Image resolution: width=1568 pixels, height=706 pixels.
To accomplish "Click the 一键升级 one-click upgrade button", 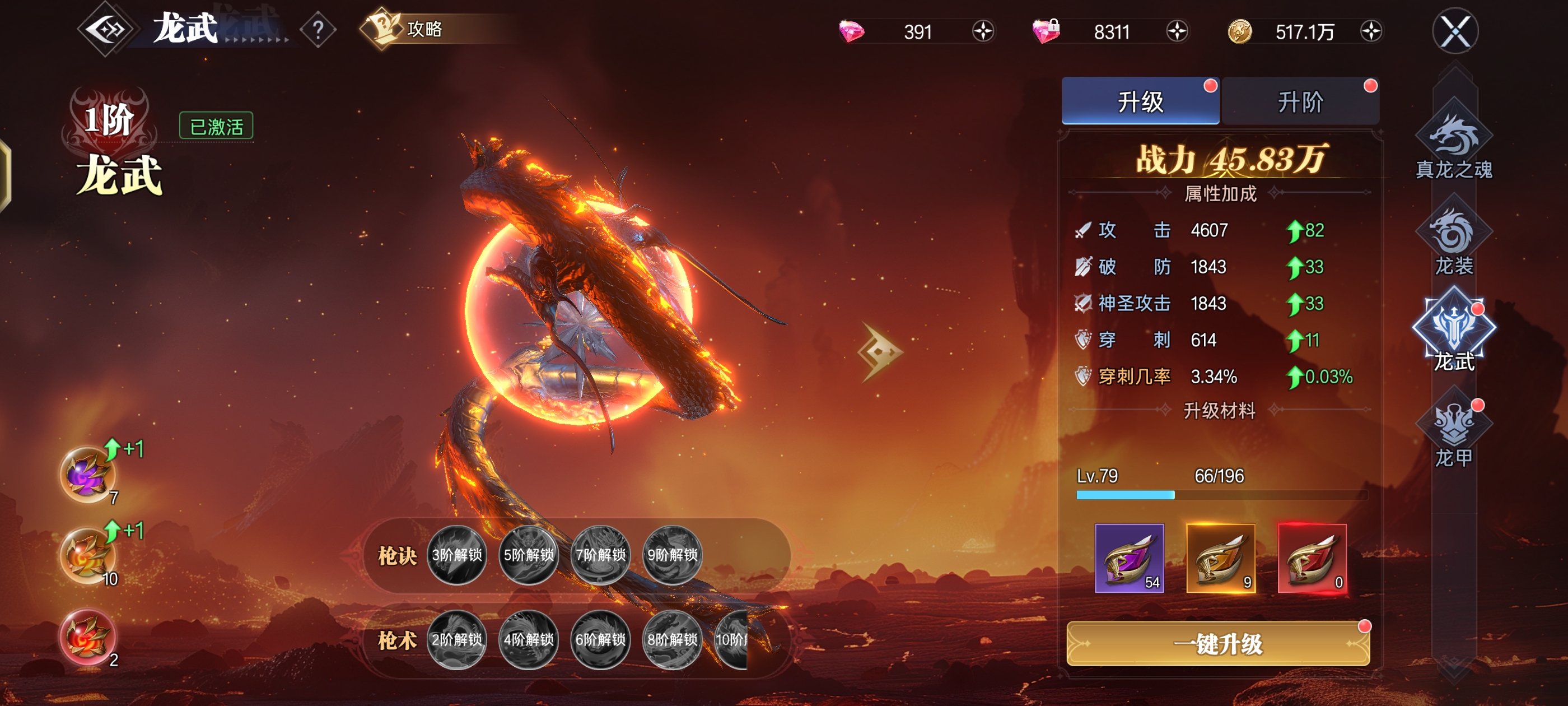I will point(1218,644).
